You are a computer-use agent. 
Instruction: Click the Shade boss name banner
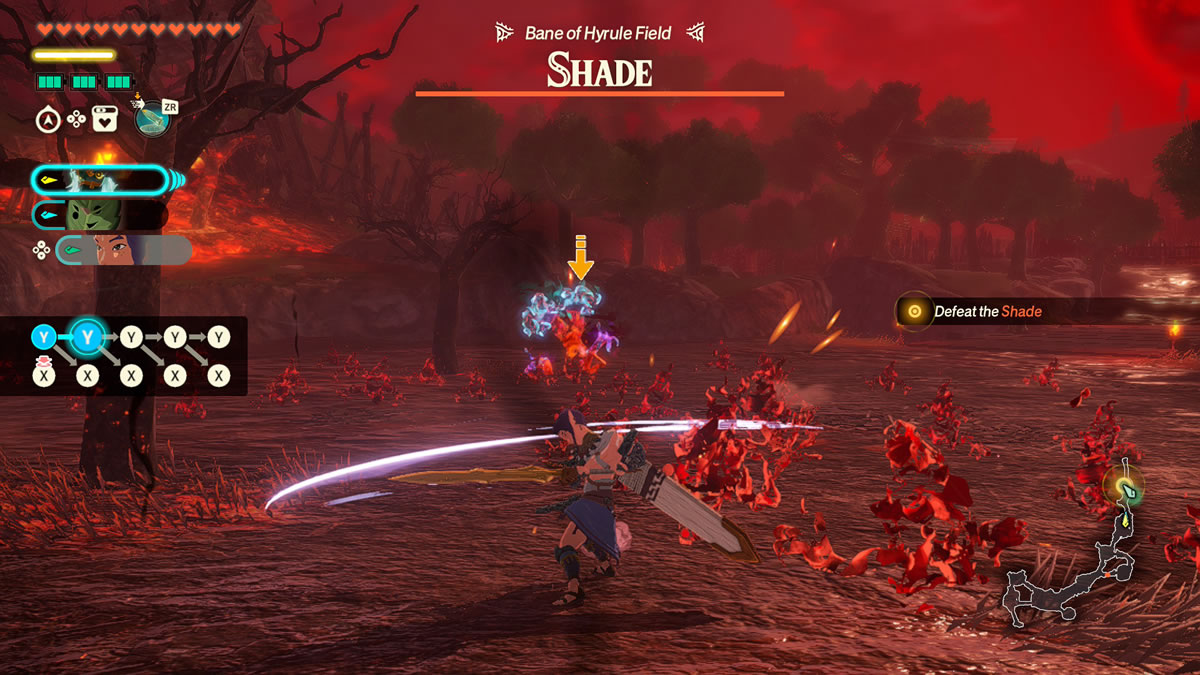pyautogui.click(x=599, y=72)
